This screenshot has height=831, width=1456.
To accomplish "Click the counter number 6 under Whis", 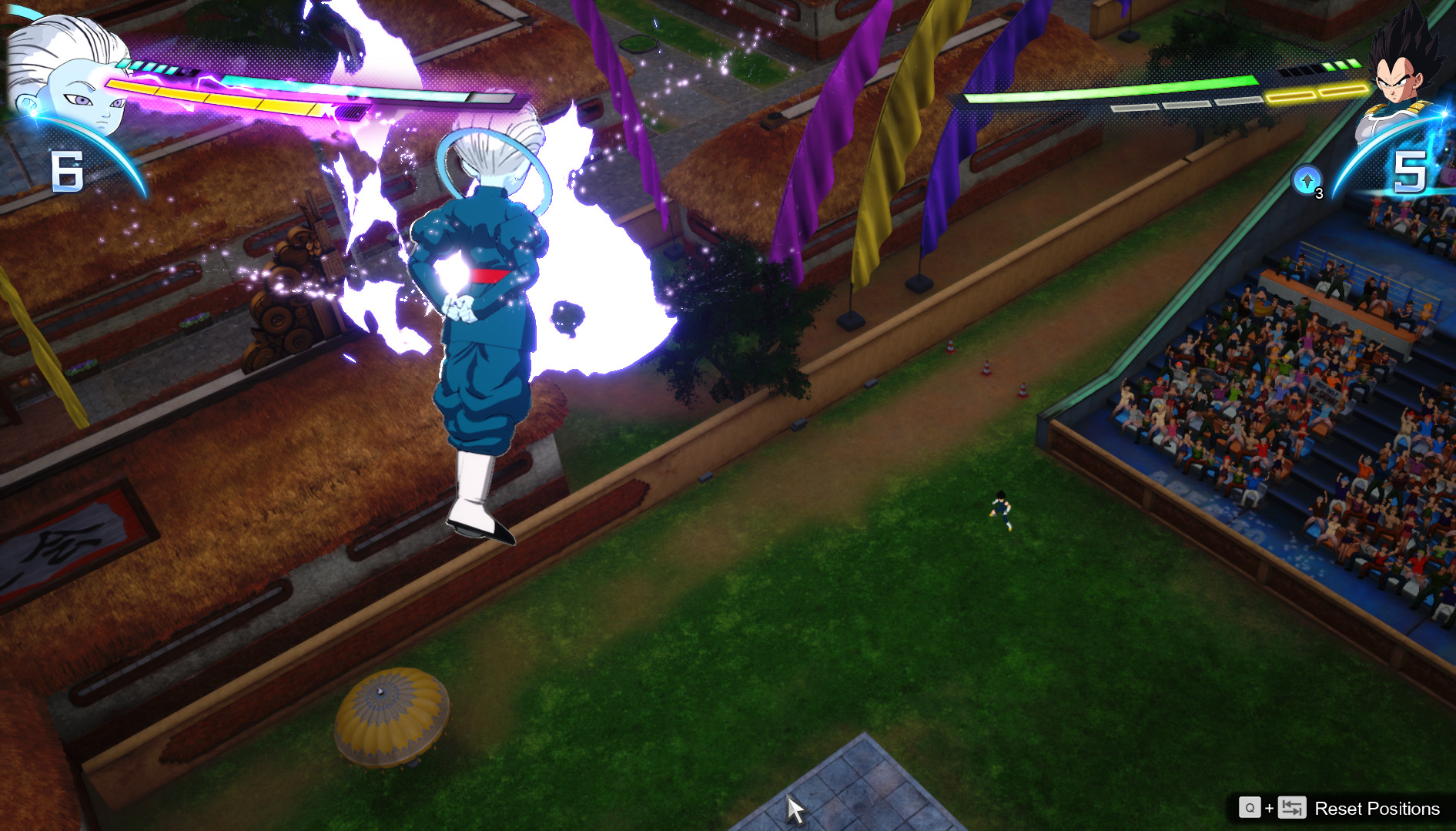I will [x=68, y=169].
